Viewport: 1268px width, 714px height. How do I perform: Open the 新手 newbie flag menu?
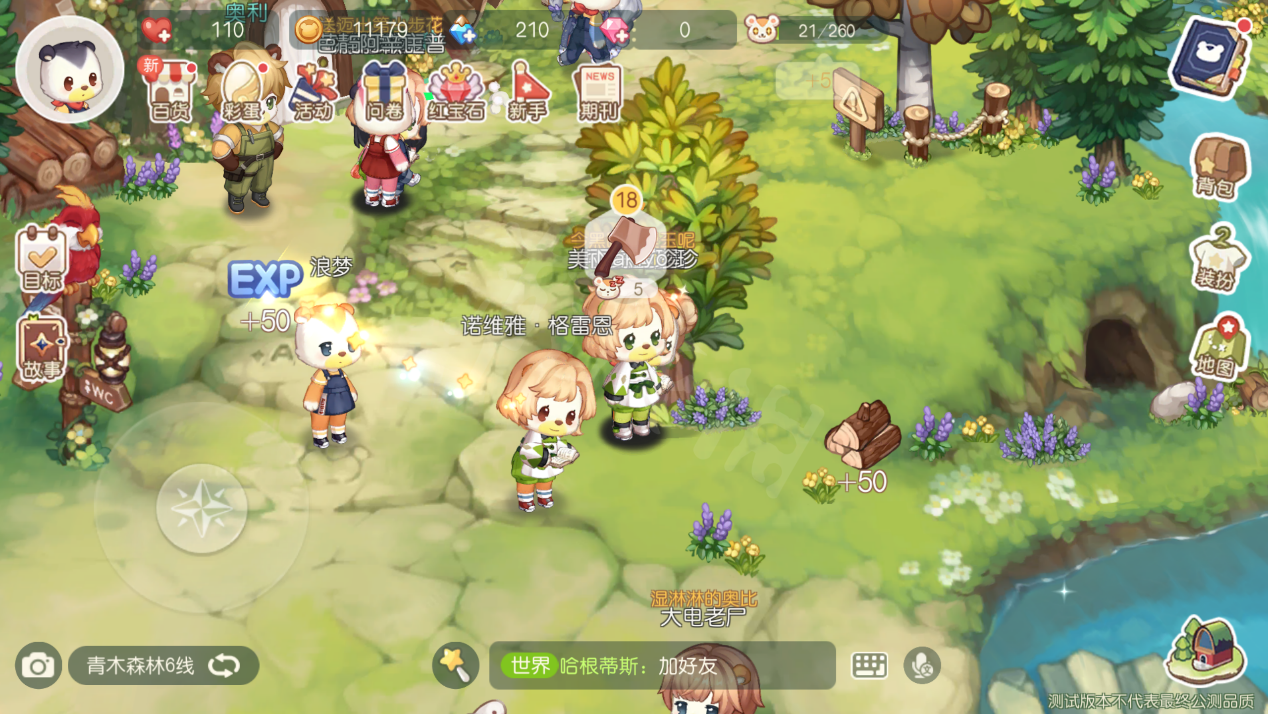click(x=528, y=90)
